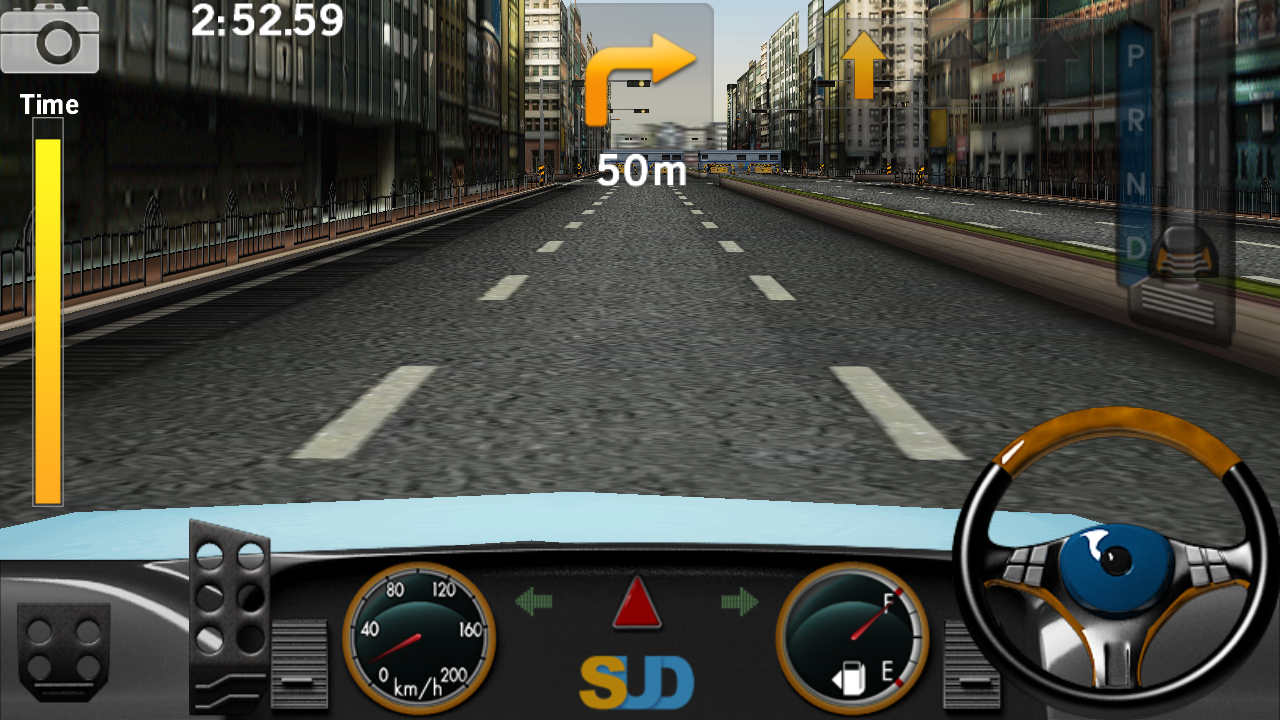This screenshot has width=1280, height=720.
Task: Tap the camera screenshot icon
Action: [50, 42]
